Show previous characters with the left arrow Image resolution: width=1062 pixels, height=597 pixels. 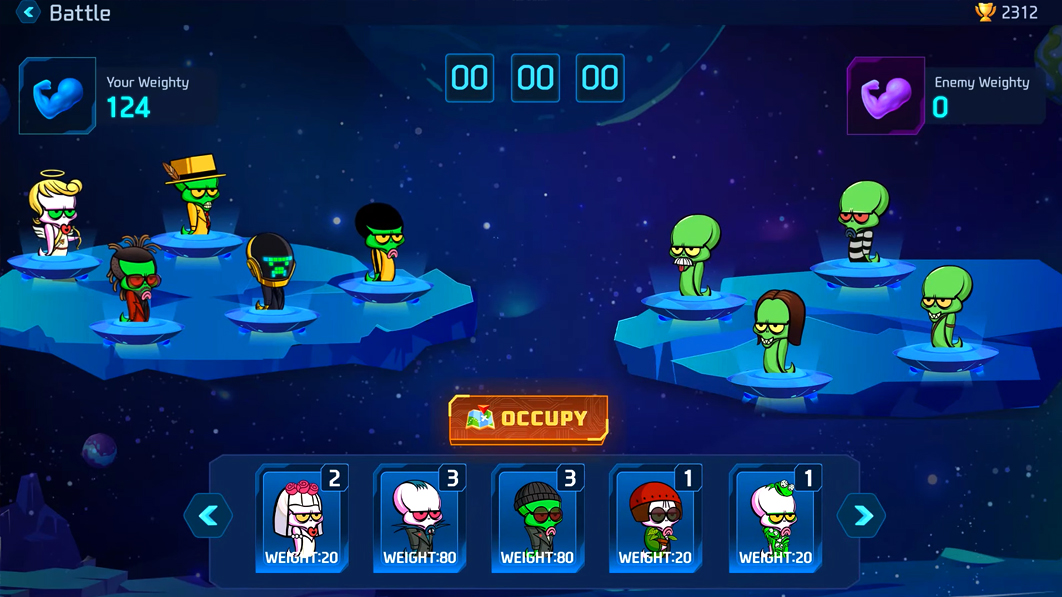(x=208, y=516)
